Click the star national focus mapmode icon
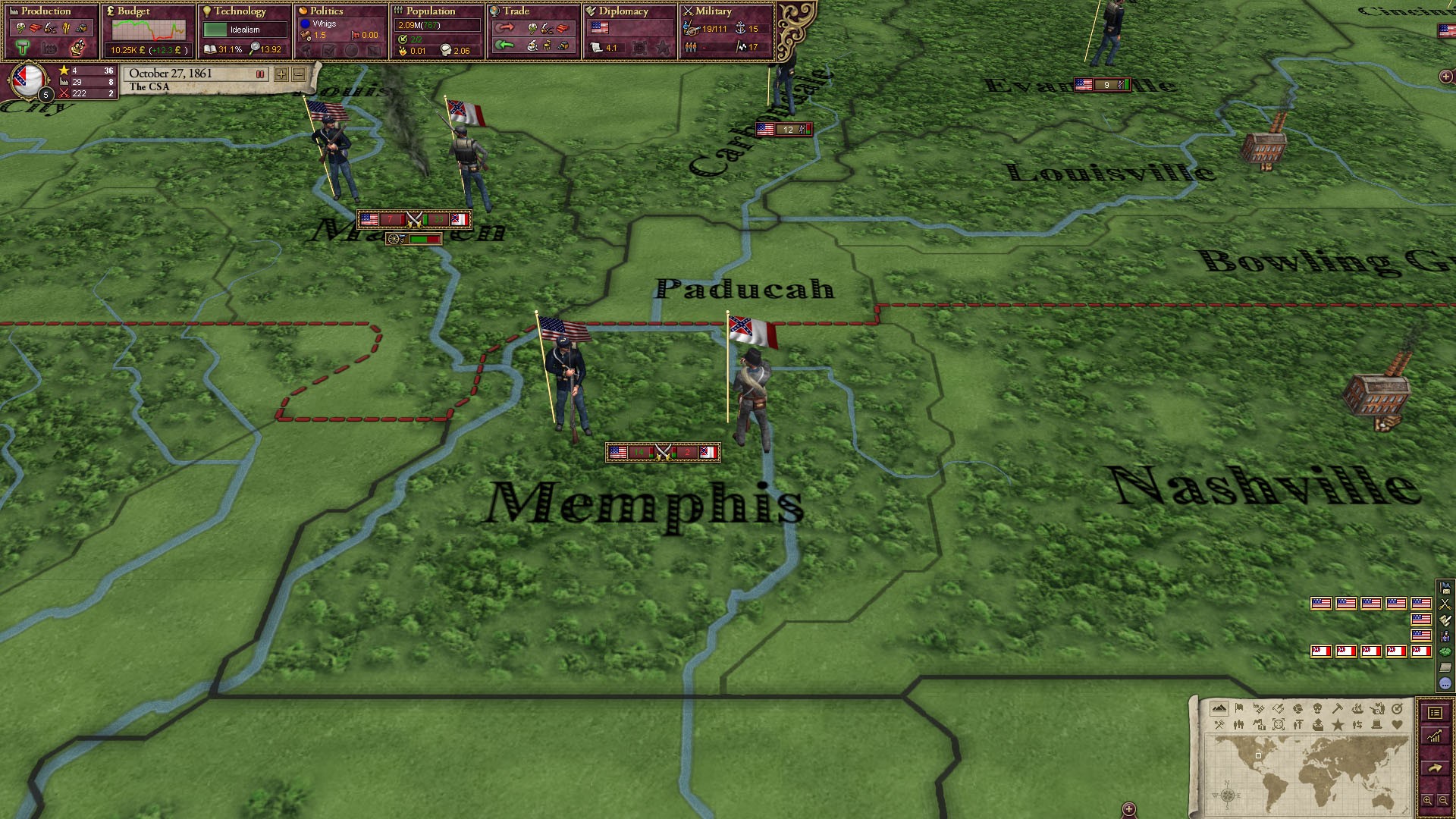The height and width of the screenshot is (819, 1456). click(x=1338, y=724)
